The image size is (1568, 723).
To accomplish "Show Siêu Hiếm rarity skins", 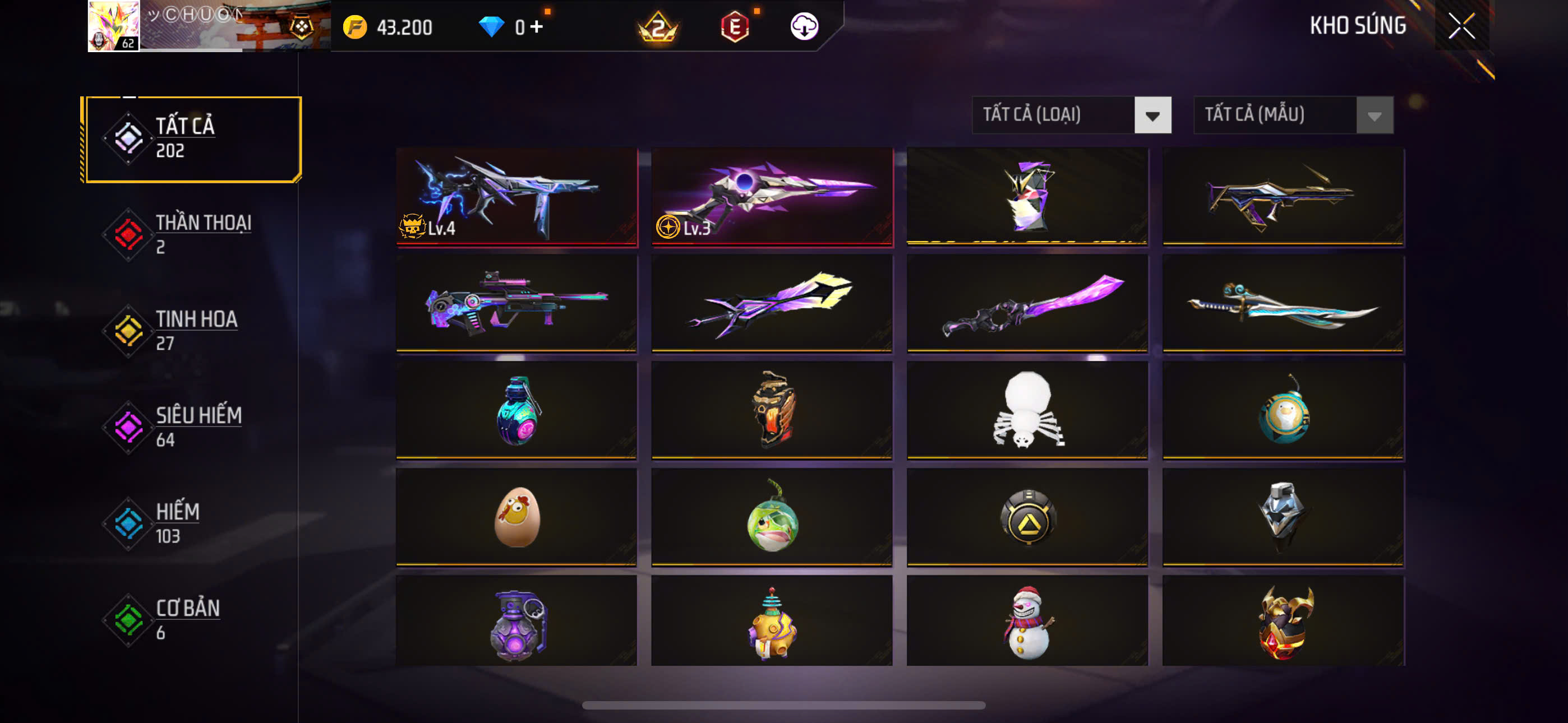I will (192, 427).
